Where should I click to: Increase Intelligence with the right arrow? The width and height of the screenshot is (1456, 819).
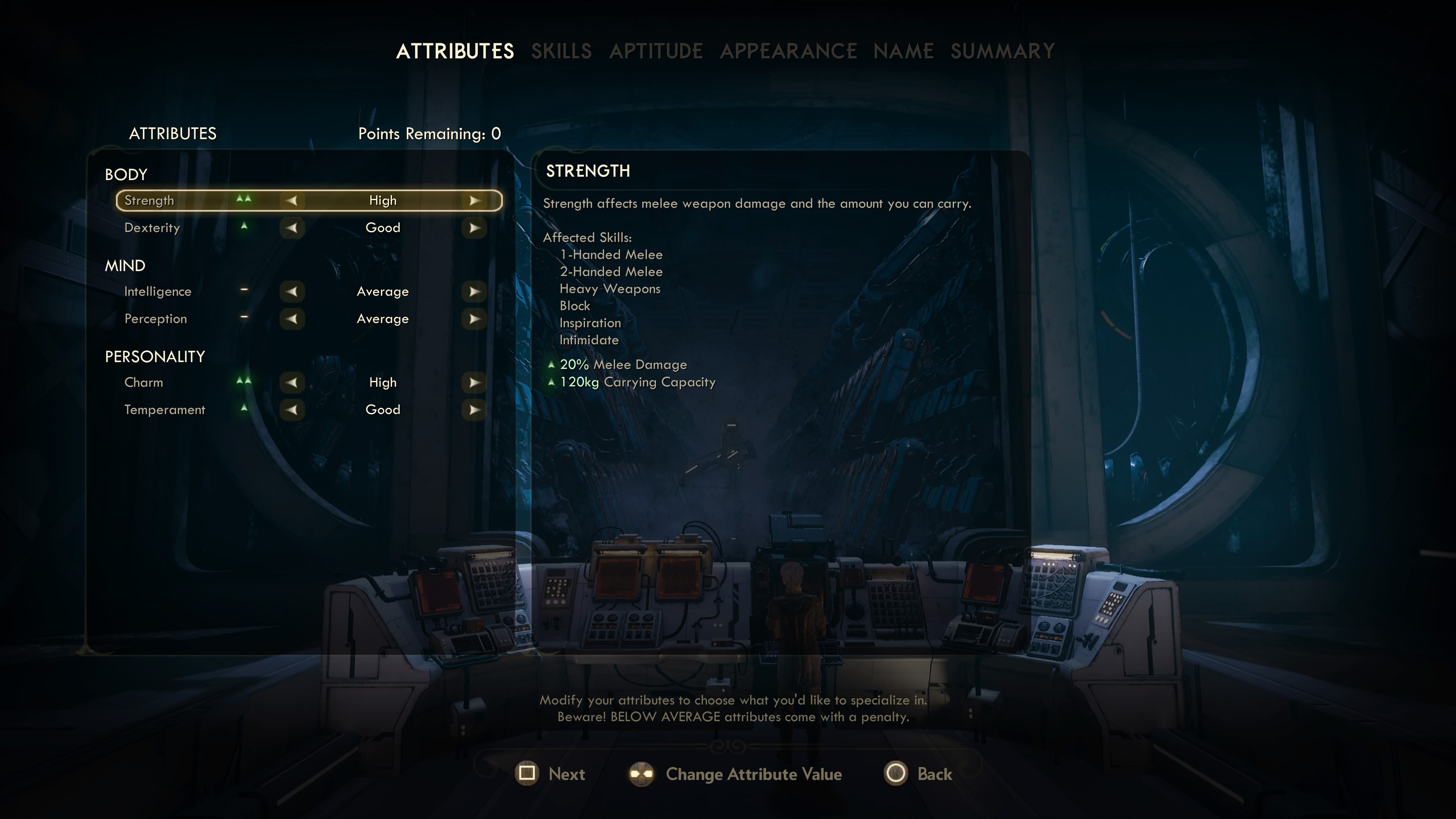coord(474,292)
